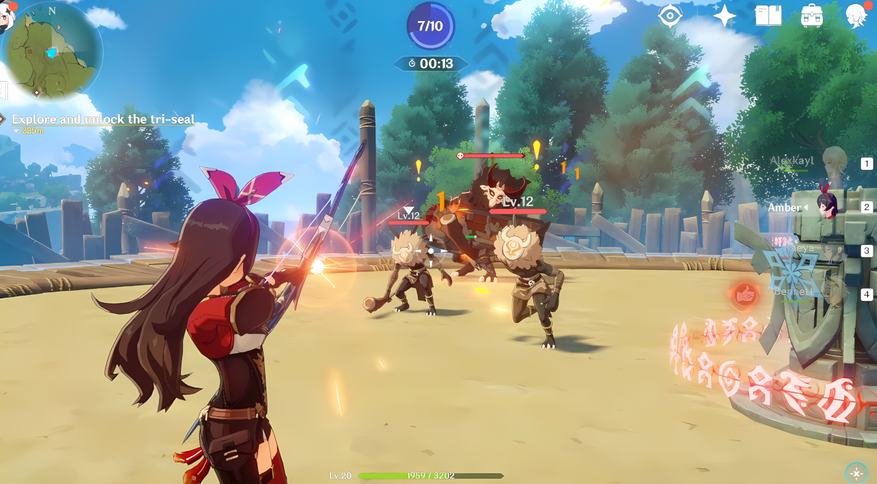Open the backpack inventory
The width and height of the screenshot is (877, 484).
812,16
